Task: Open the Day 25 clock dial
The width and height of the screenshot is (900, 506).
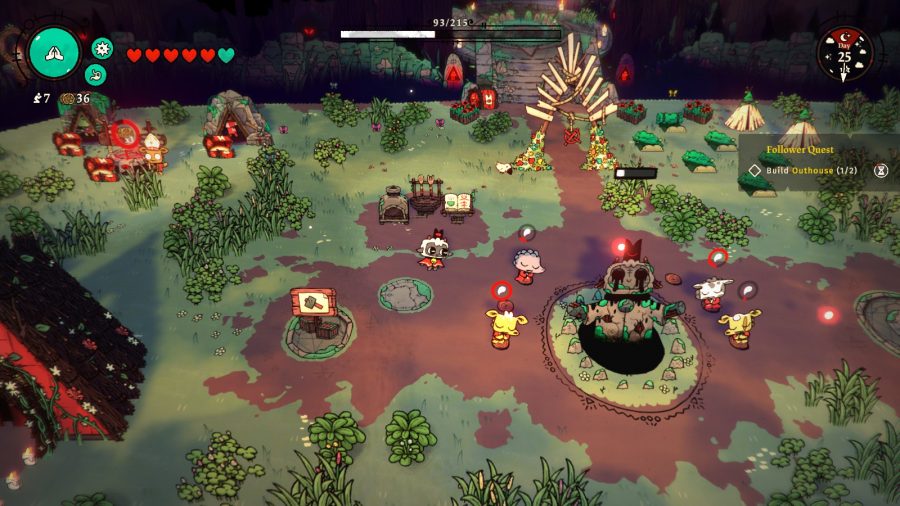Action: point(845,54)
